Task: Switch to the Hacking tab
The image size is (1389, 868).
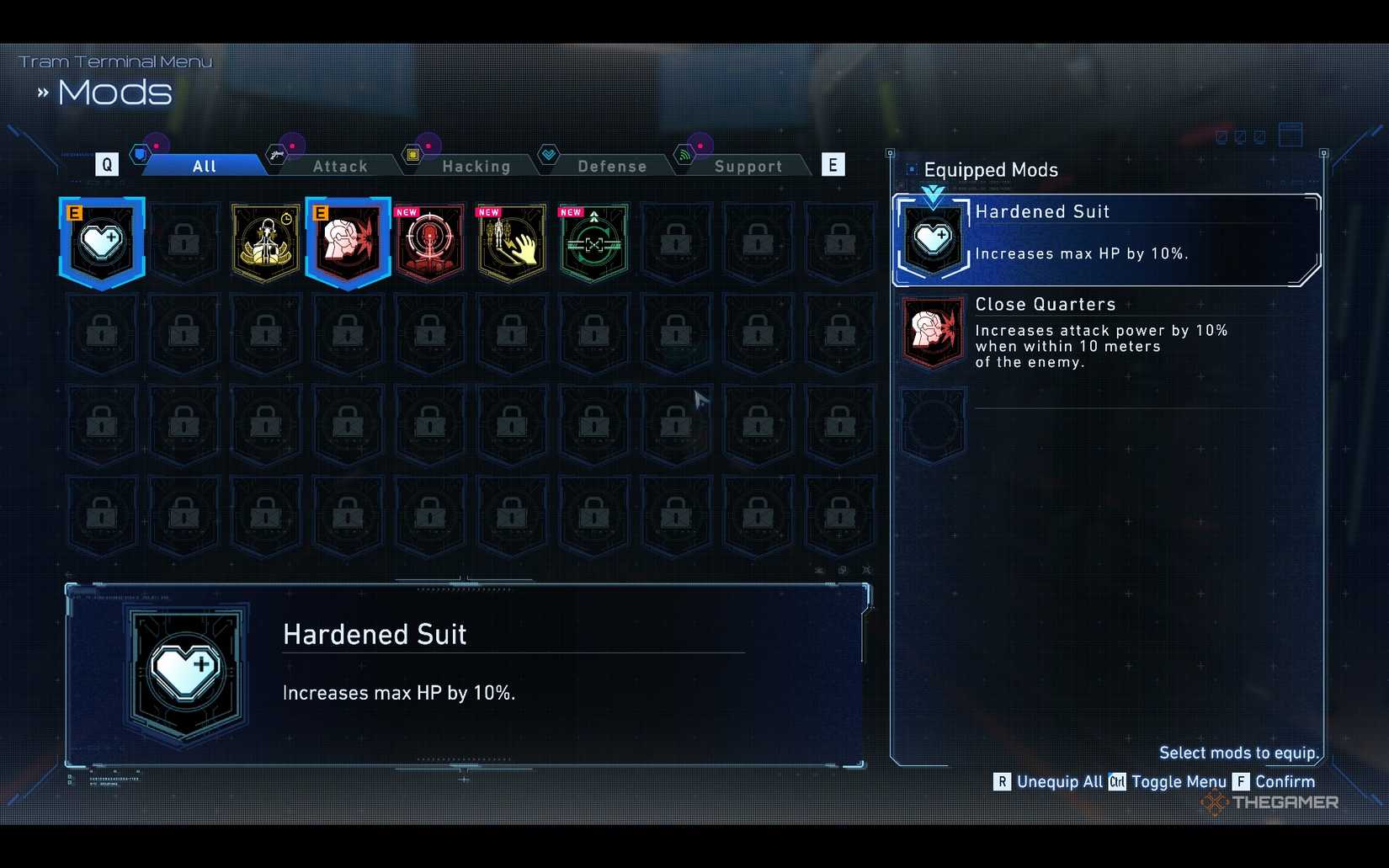Action: click(476, 165)
